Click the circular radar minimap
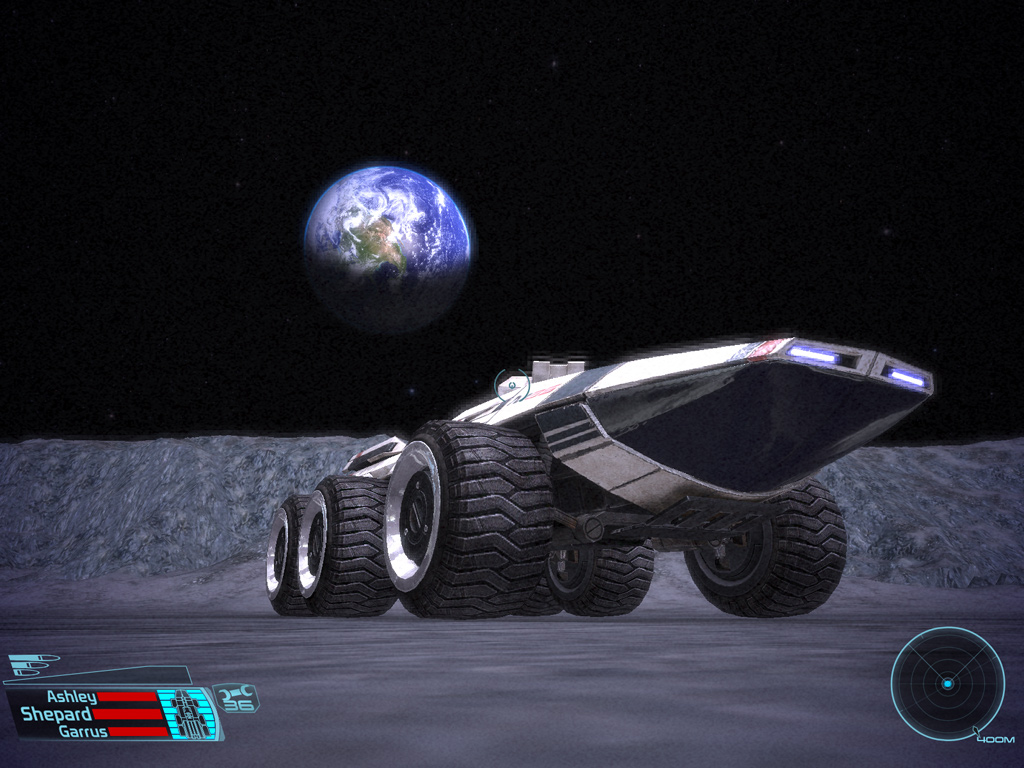This screenshot has height=768, width=1024. tap(946, 684)
